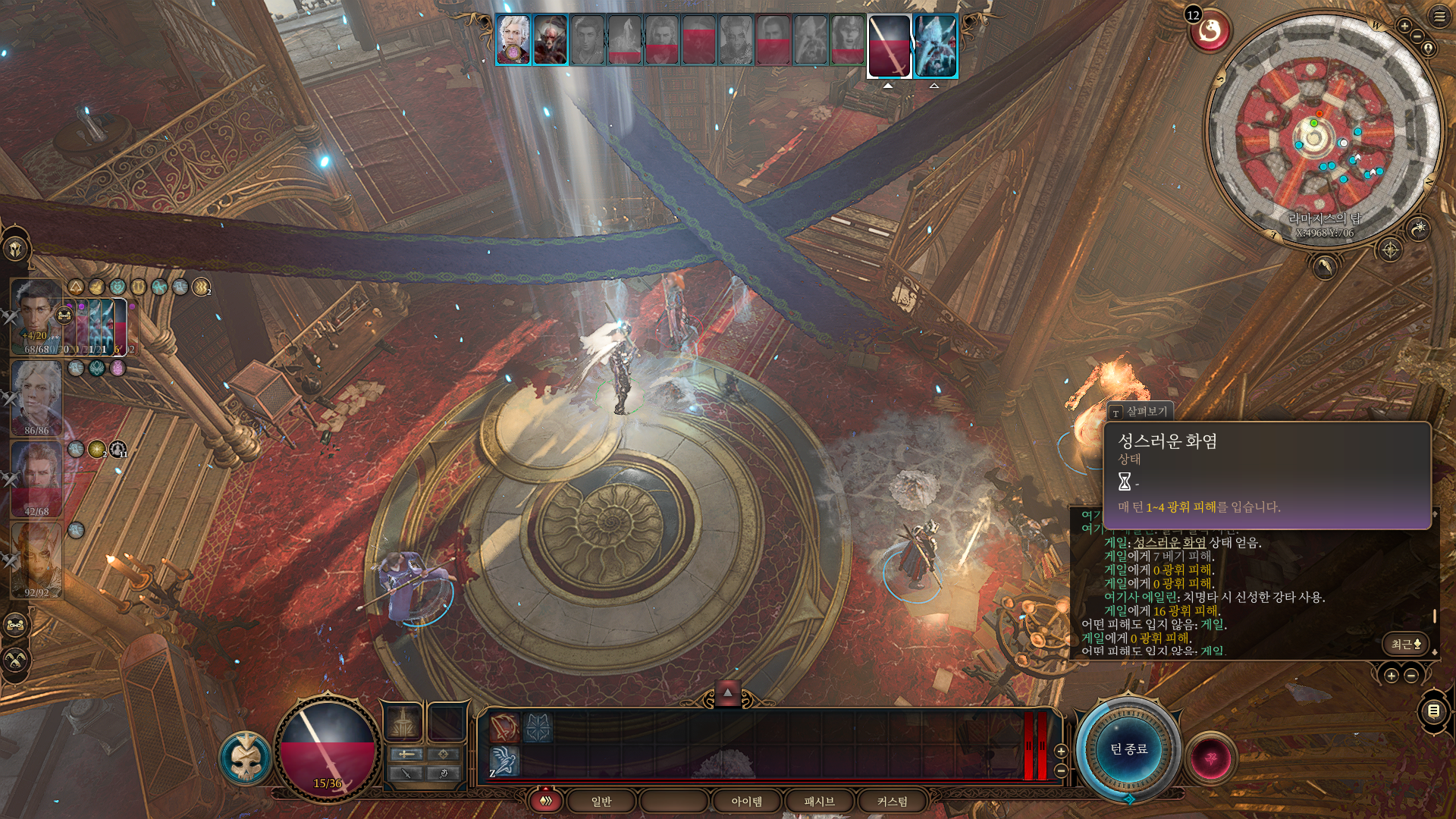Image resolution: width=1456 pixels, height=819 pixels.
Task: Switch to the 일반 hotbar tab
Action: tap(601, 801)
